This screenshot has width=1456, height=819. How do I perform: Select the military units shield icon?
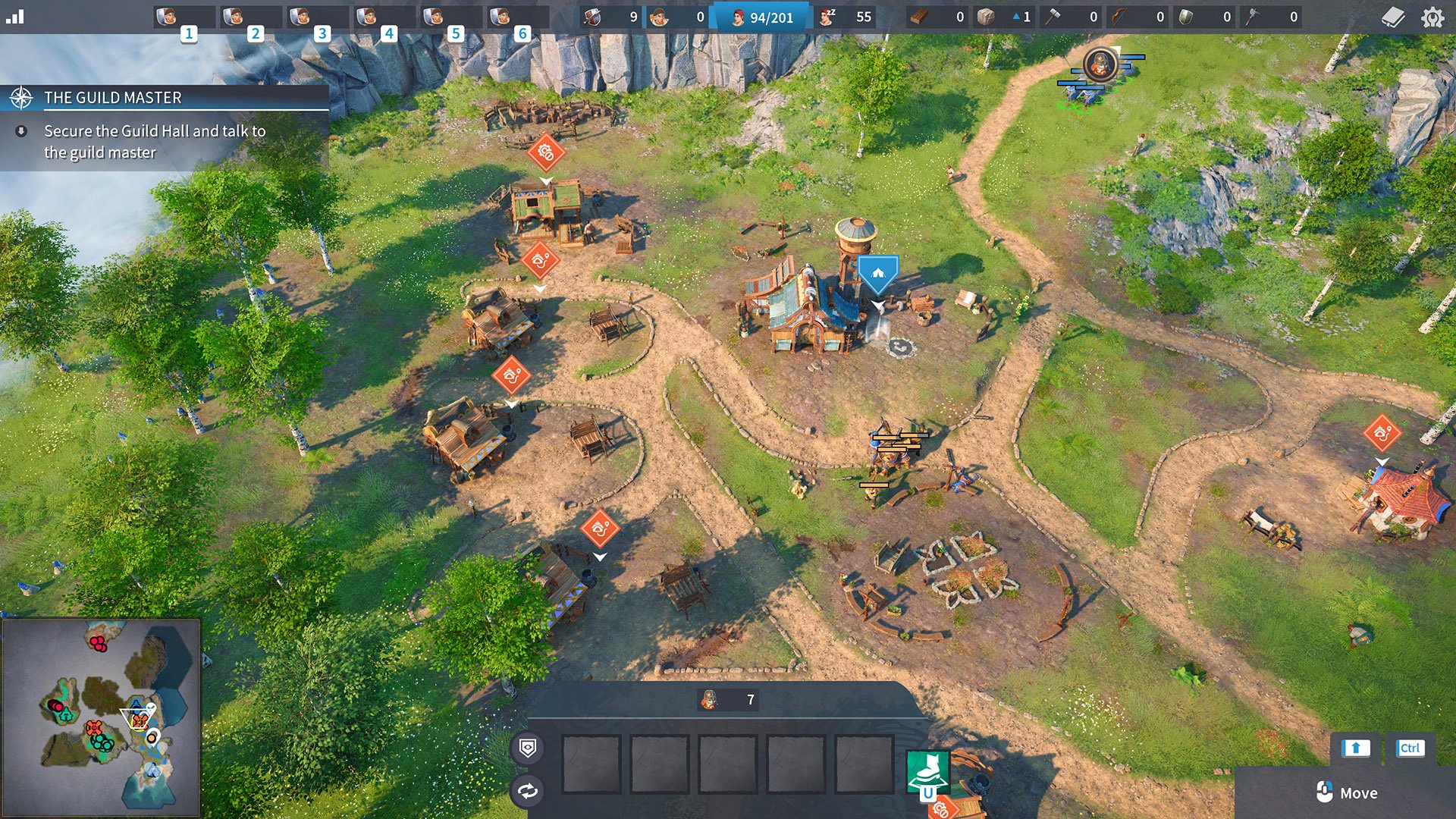click(x=593, y=17)
